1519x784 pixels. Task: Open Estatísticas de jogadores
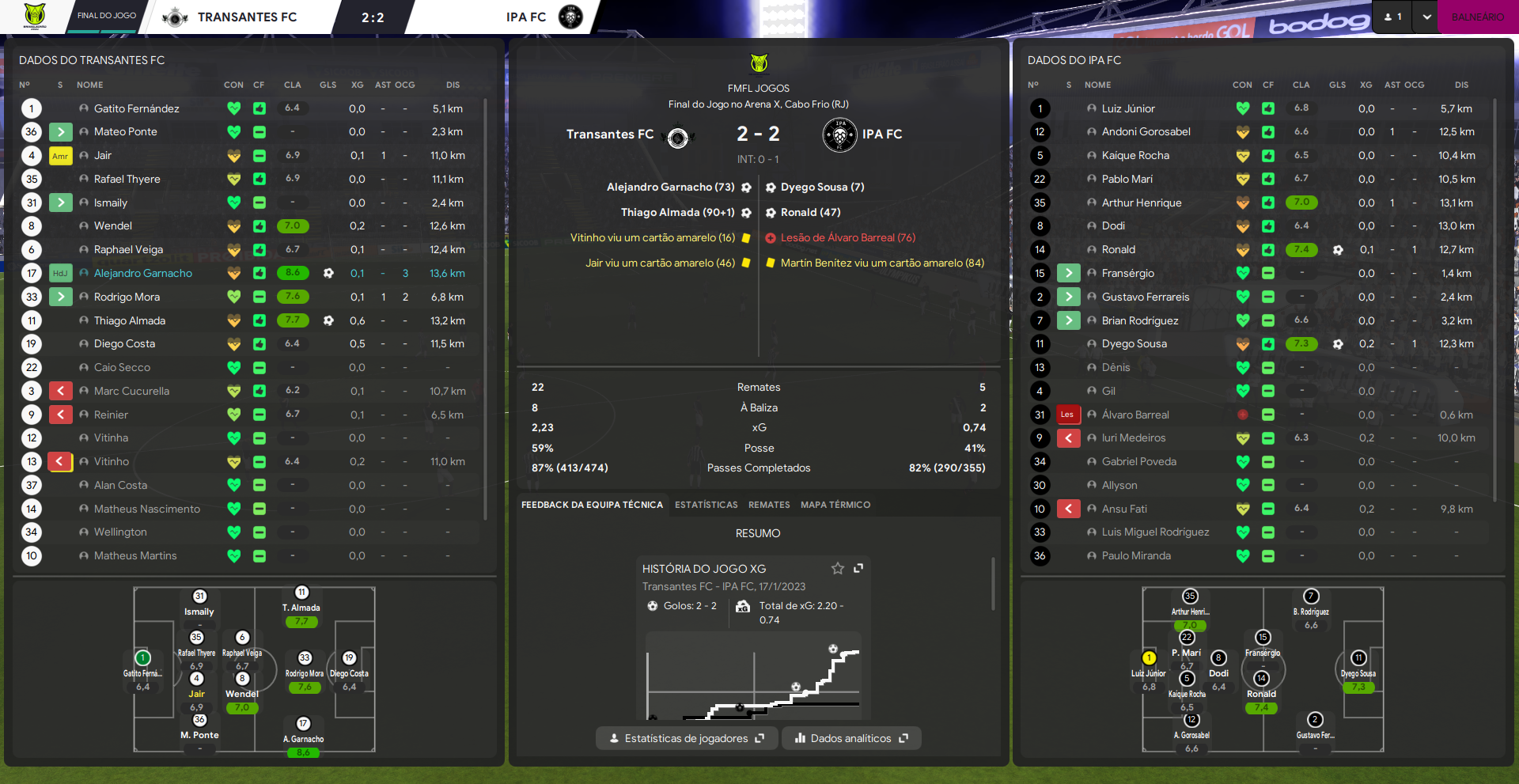[x=686, y=738]
